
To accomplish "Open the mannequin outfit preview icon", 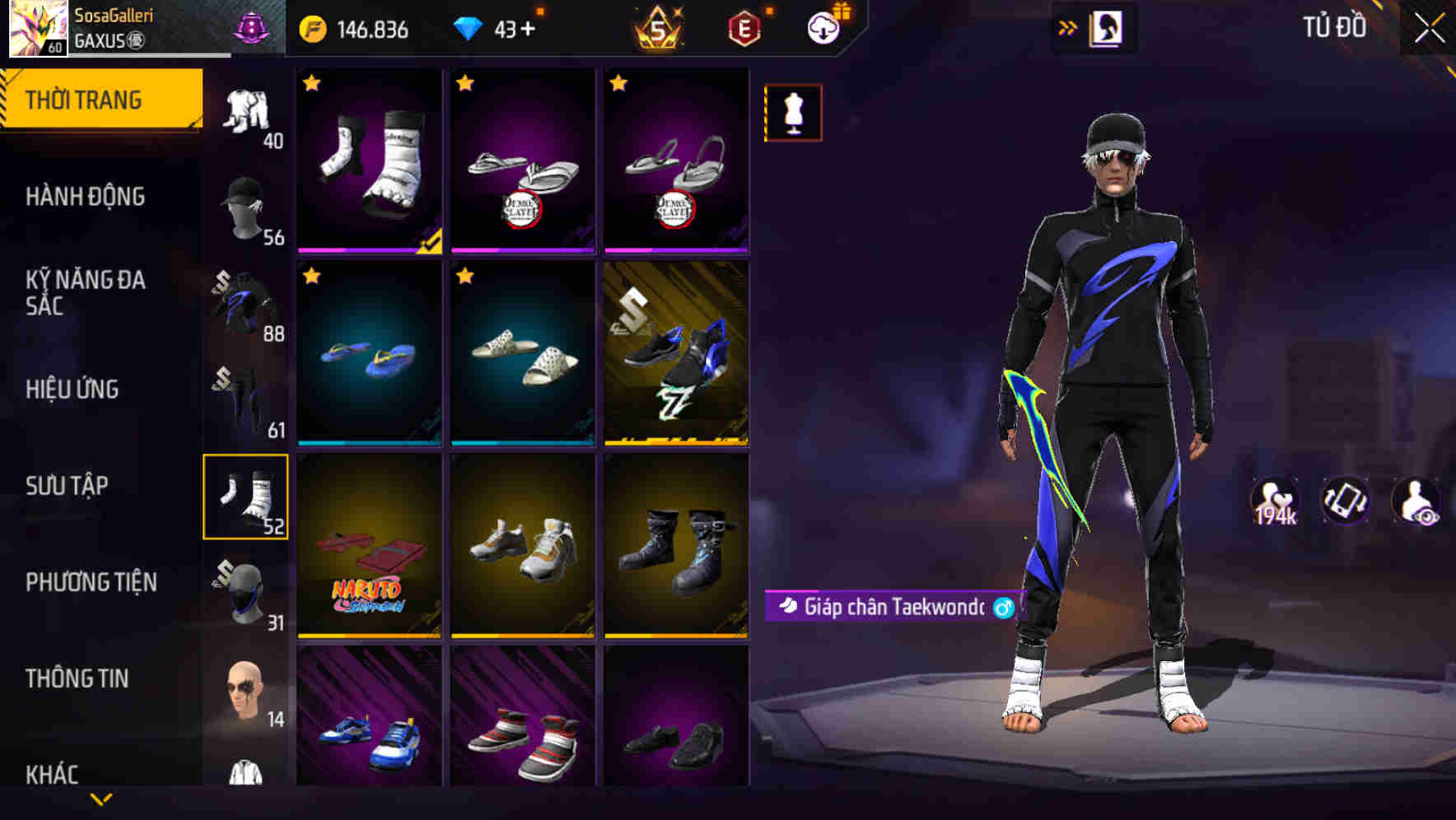I will (791, 112).
